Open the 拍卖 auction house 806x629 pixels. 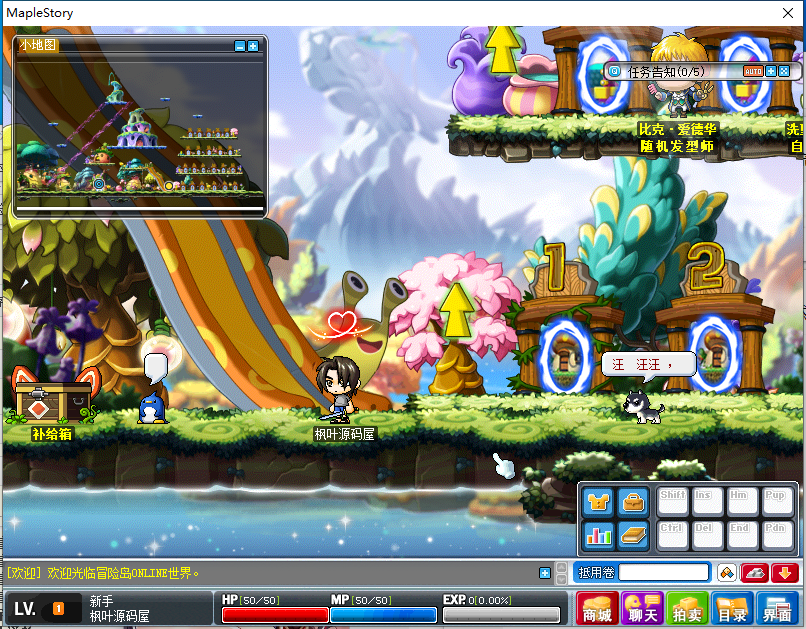[688, 609]
